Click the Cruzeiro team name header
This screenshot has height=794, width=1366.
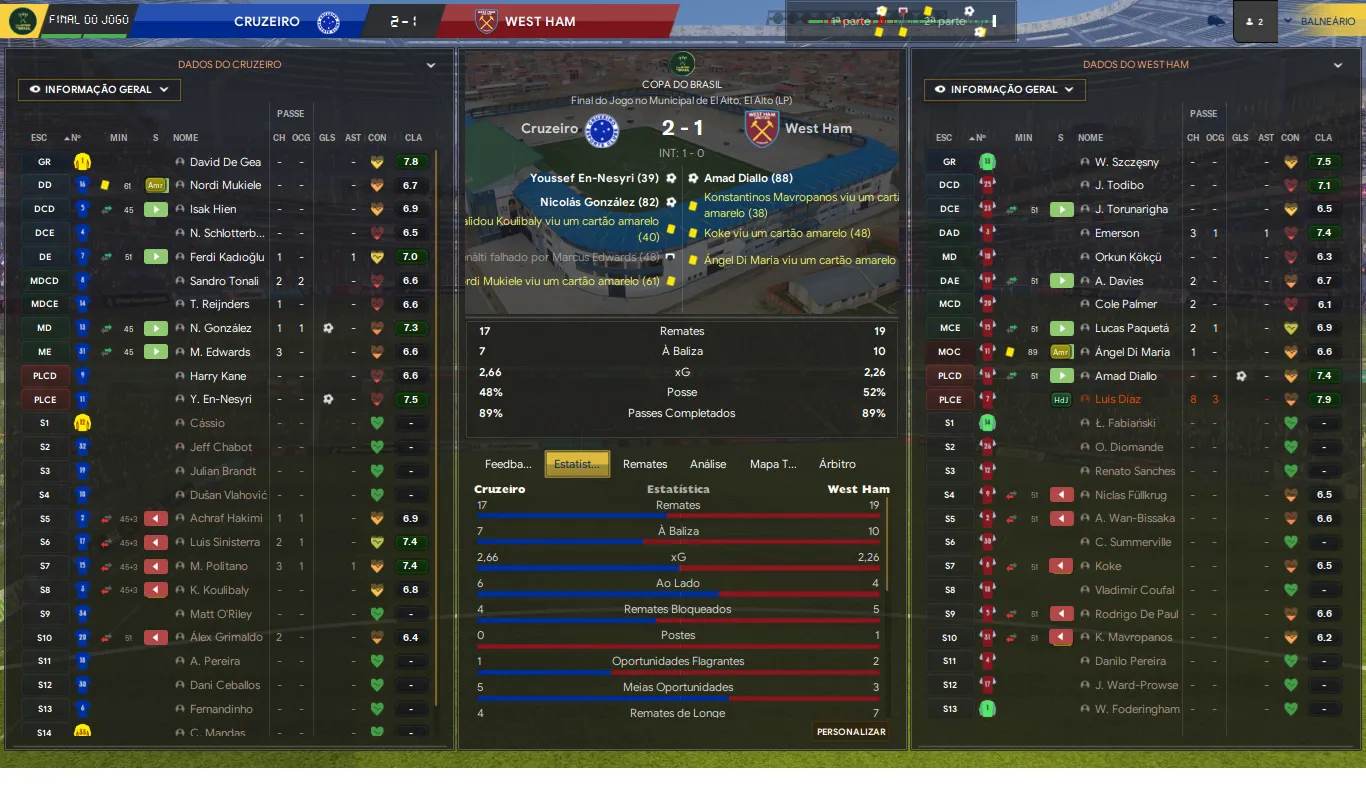(x=267, y=21)
